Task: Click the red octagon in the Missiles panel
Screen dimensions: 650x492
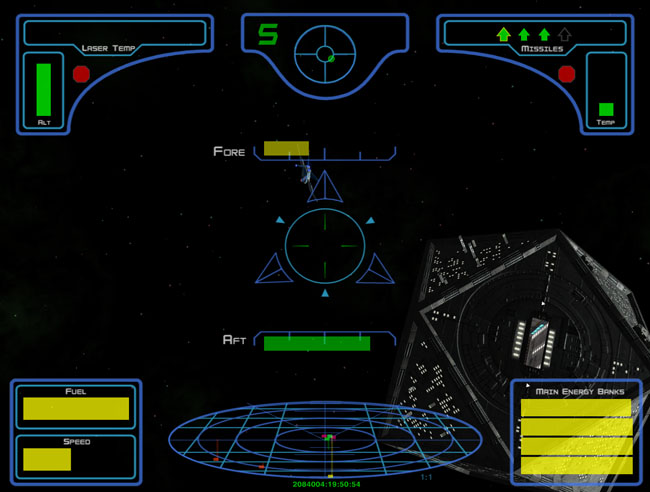Action: click(x=567, y=73)
